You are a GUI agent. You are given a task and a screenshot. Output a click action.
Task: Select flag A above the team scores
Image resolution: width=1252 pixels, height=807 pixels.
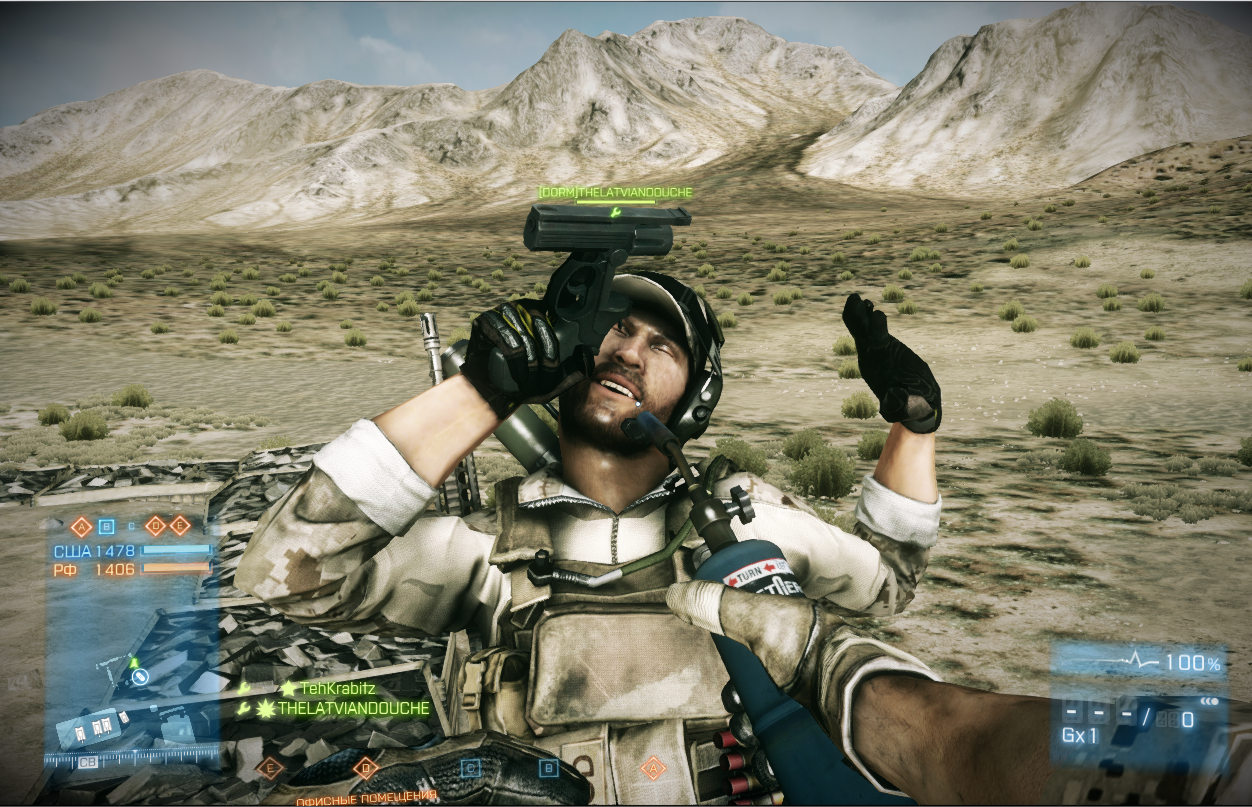click(x=82, y=526)
